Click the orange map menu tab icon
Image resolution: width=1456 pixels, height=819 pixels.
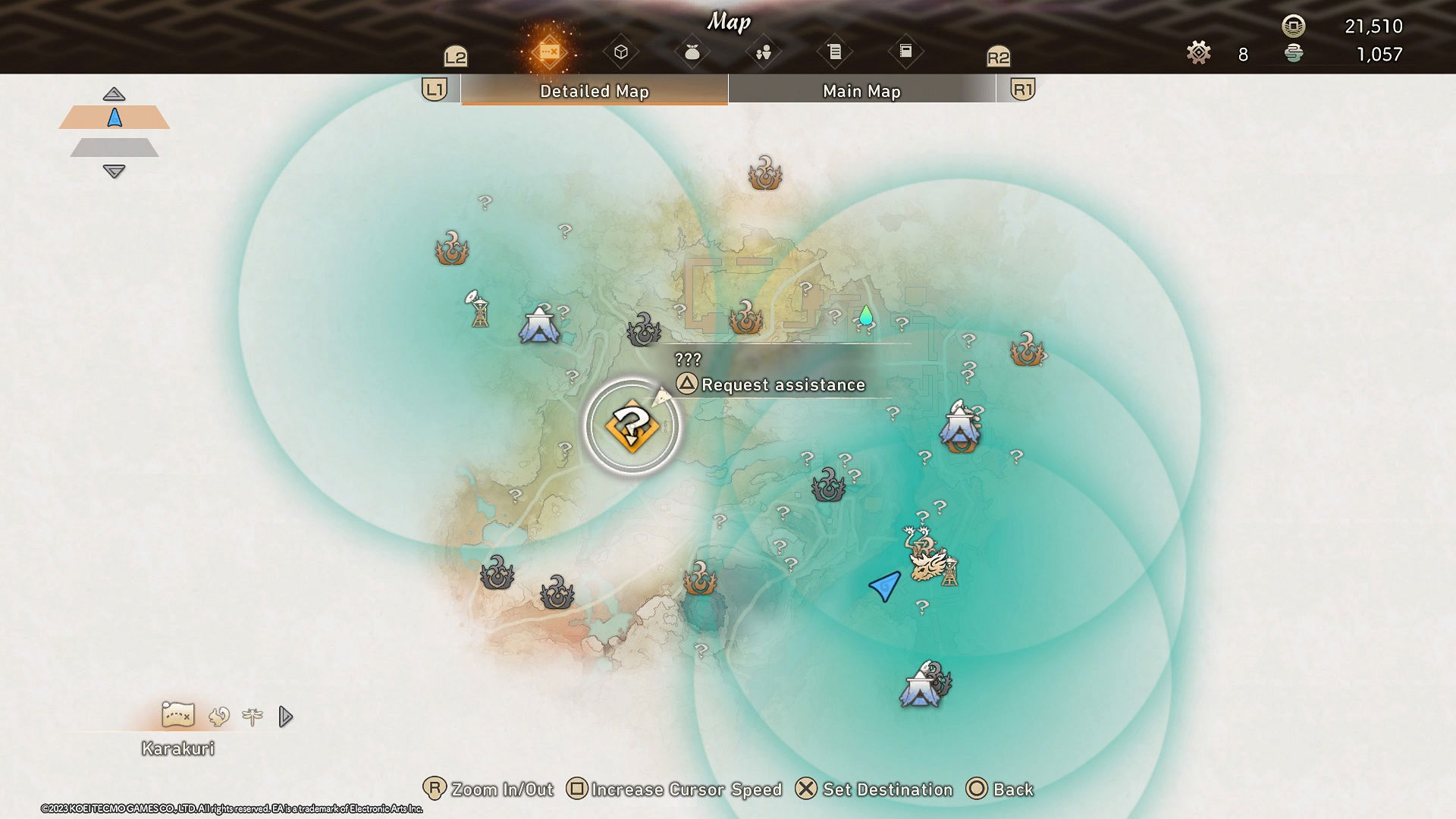click(549, 52)
